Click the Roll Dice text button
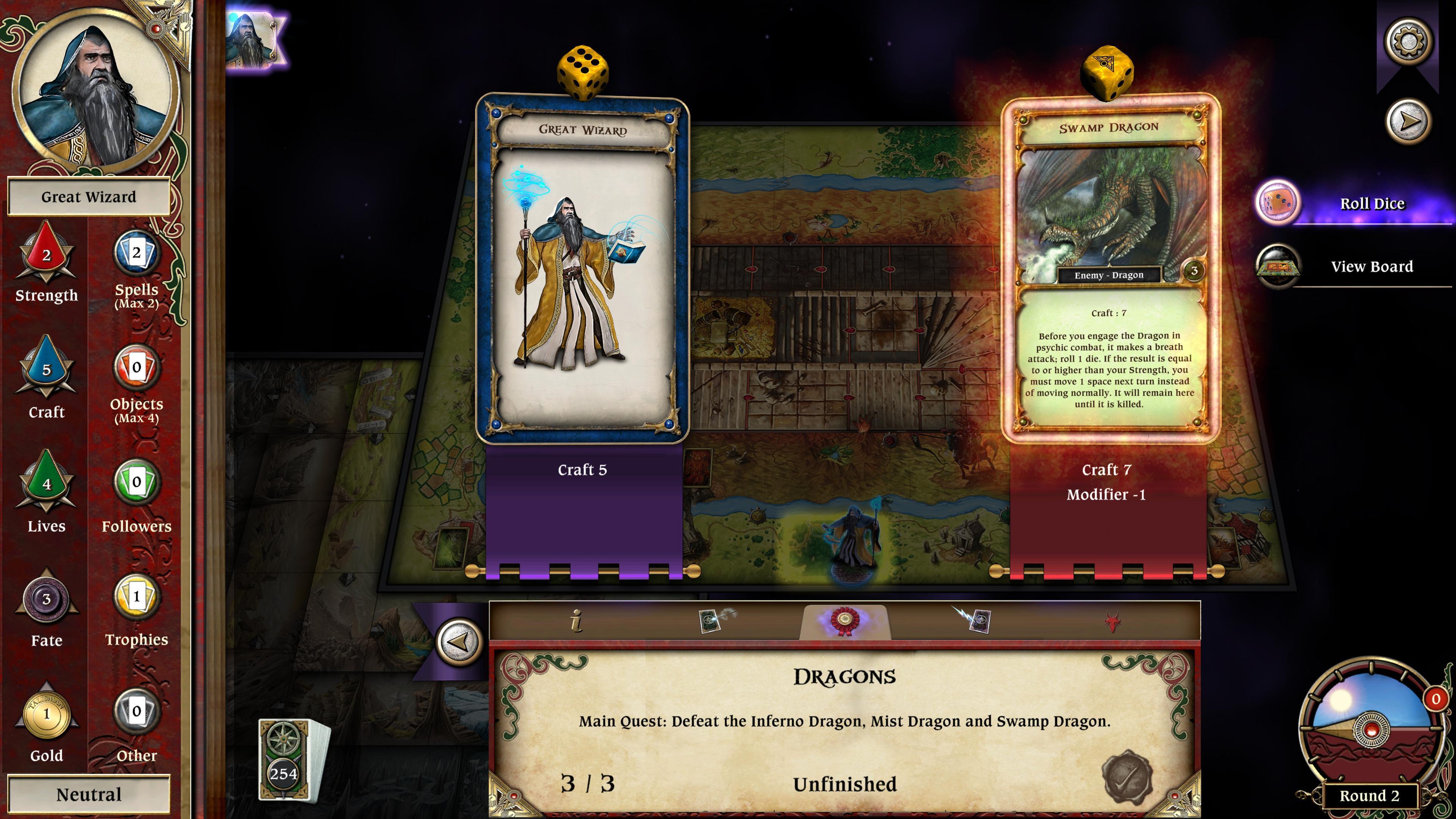 (1373, 203)
